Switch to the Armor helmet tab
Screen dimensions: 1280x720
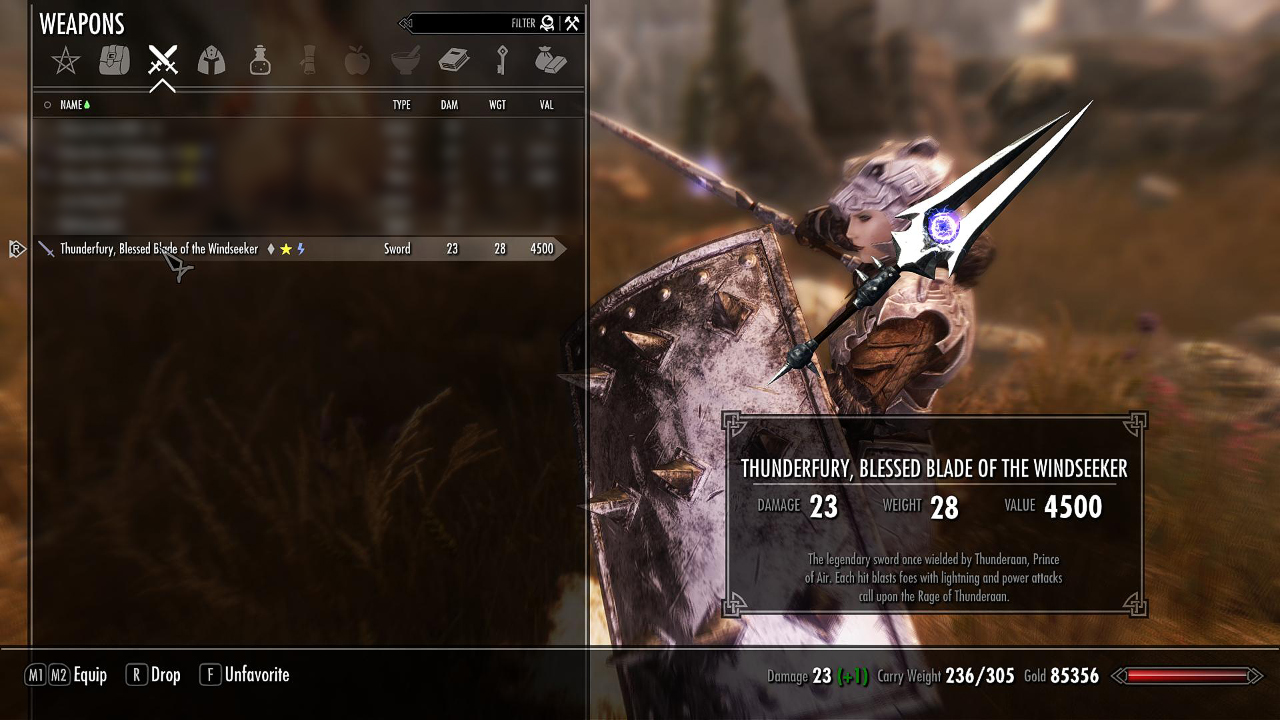pos(211,62)
